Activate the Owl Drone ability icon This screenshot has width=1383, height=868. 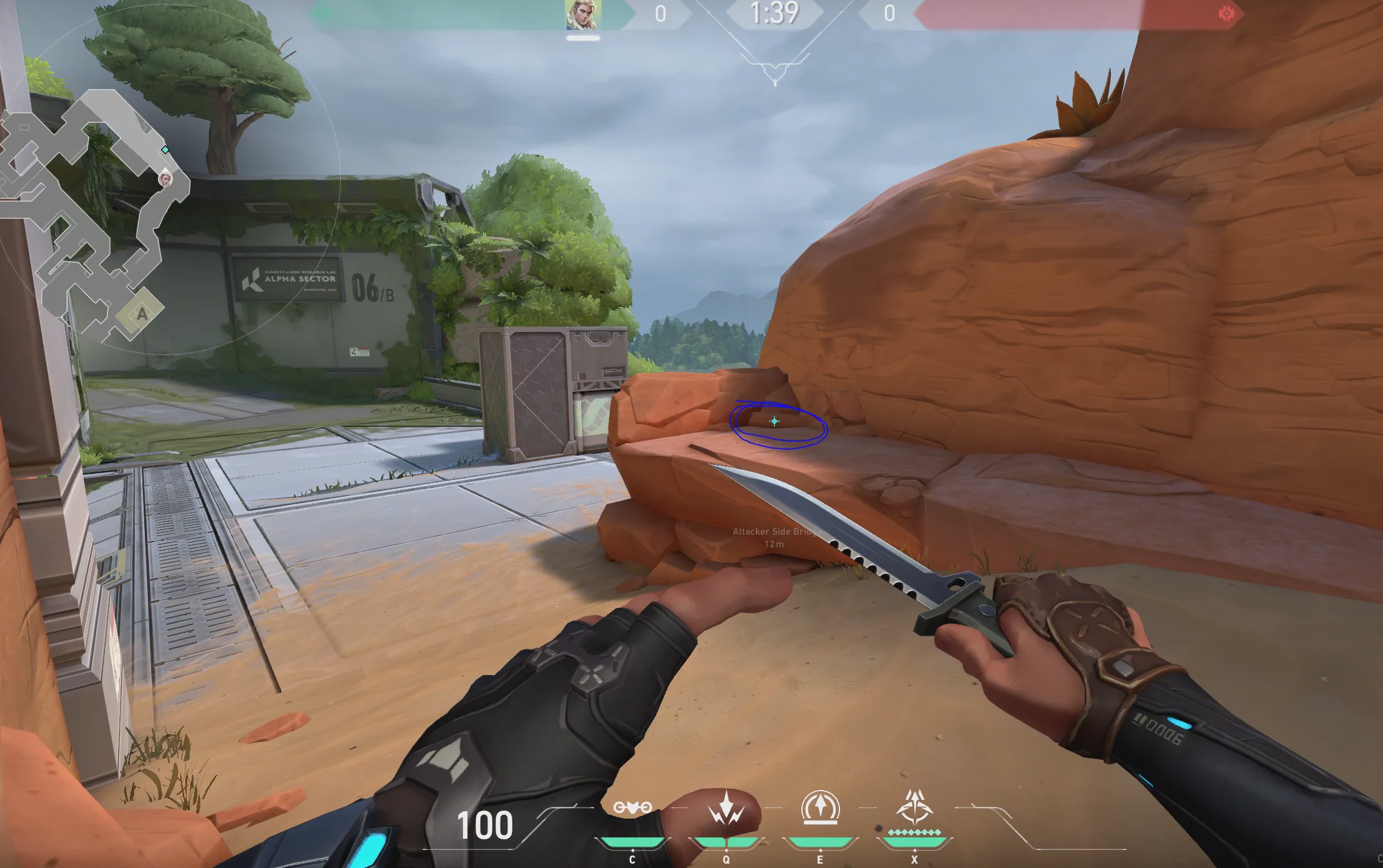click(x=632, y=807)
